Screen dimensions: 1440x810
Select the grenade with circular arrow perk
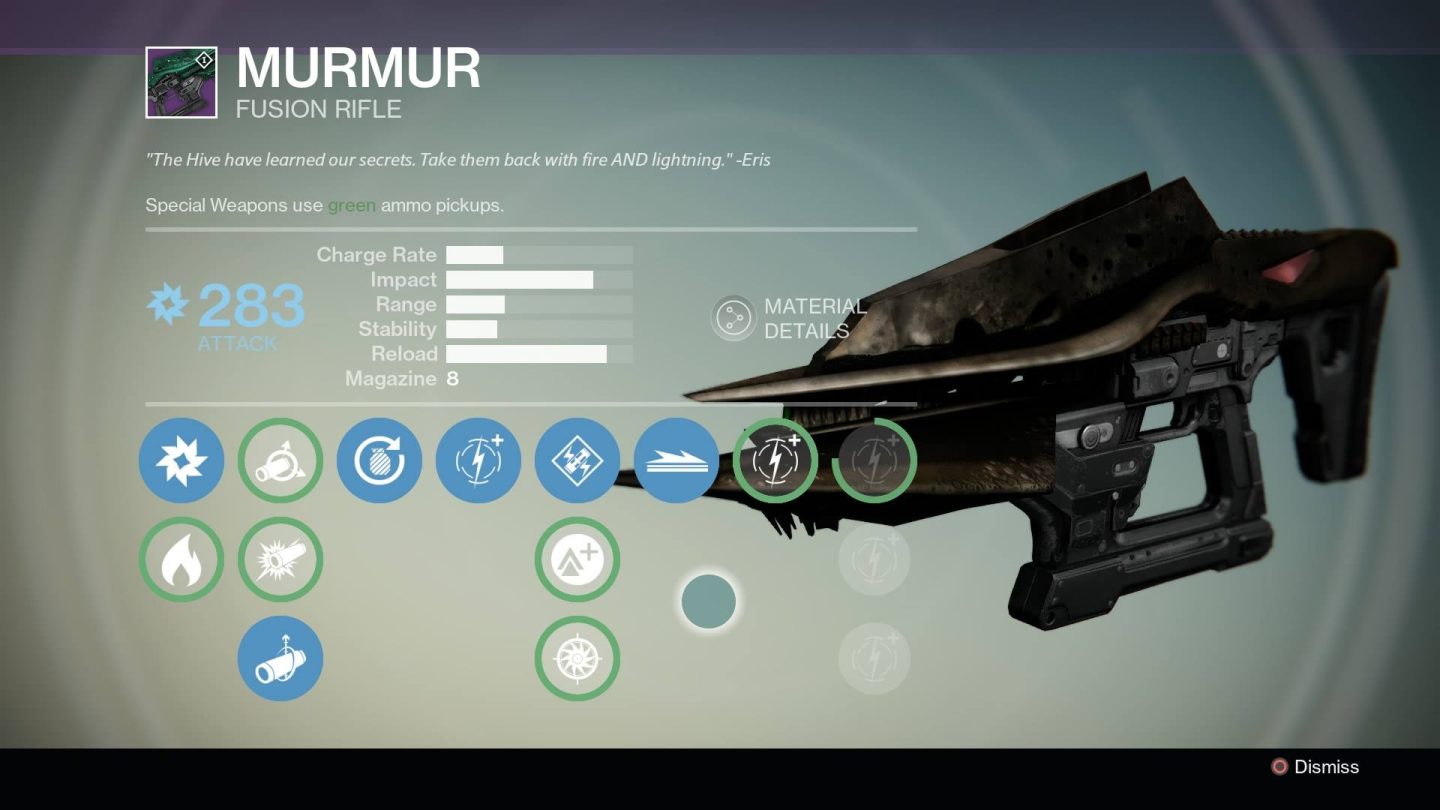[x=379, y=460]
